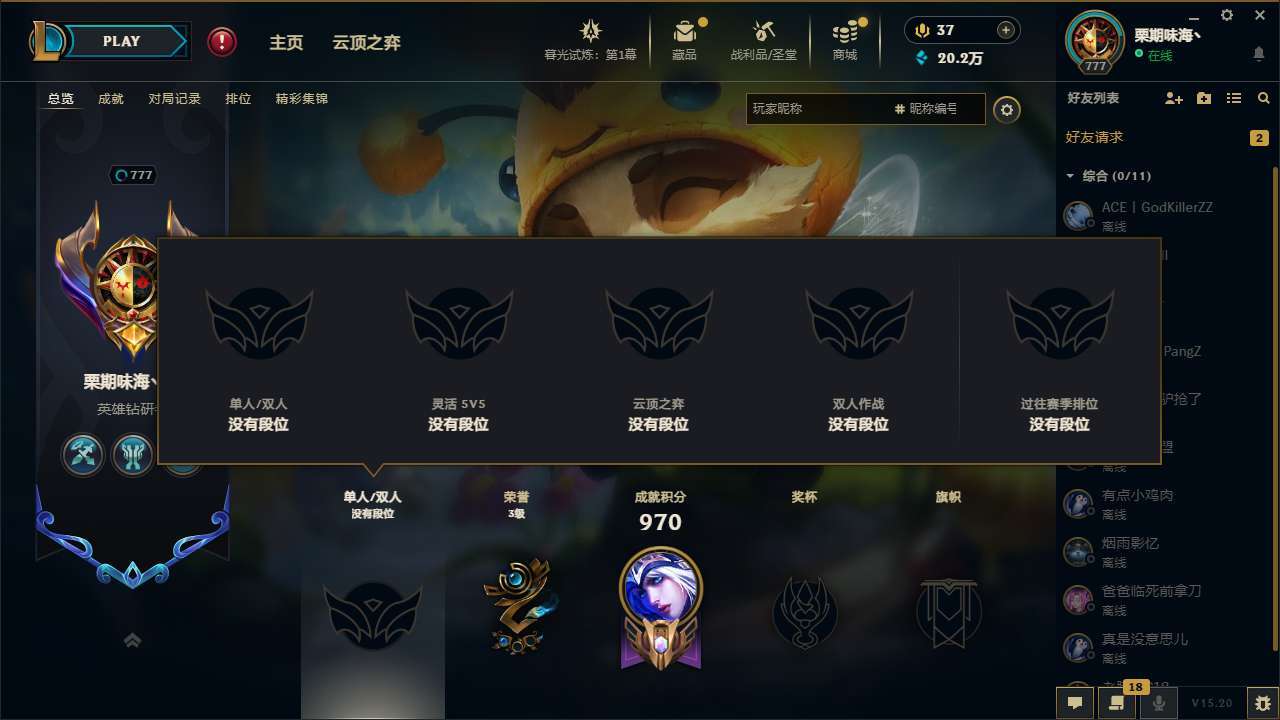Click the 峡光试炼 event icon
1280x720 pixels.
[590, 33]
